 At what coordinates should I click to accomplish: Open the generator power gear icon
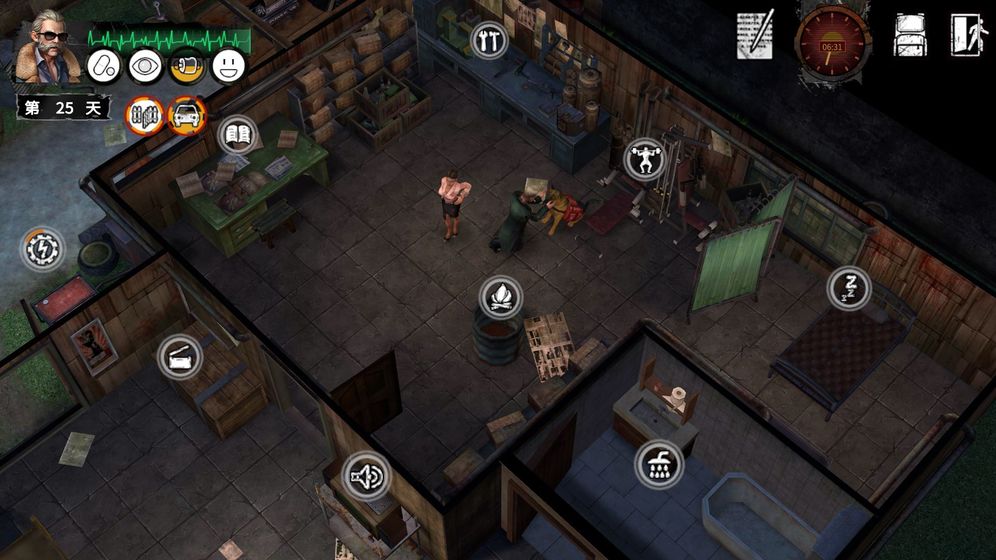click(43, 249)
